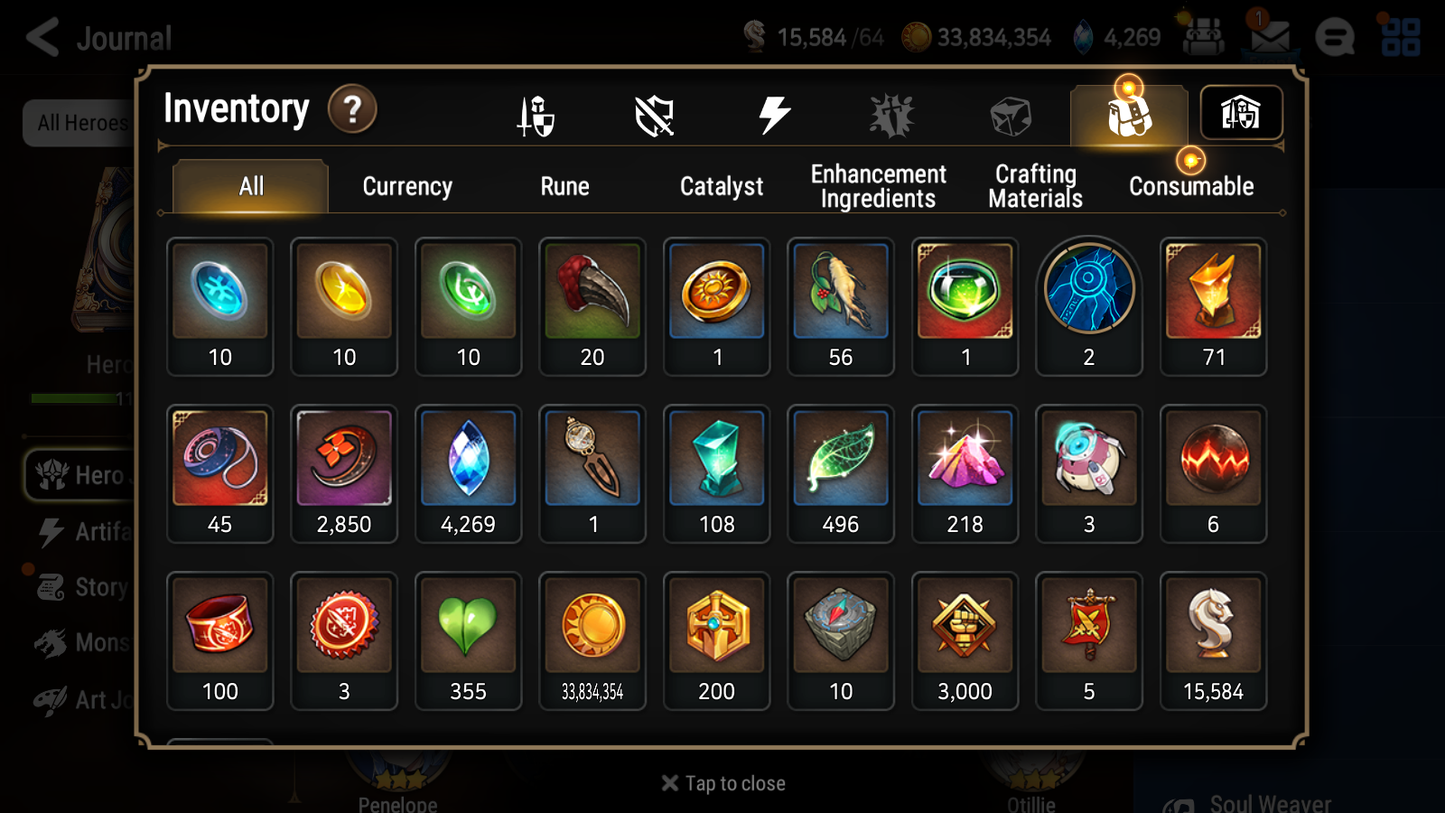1445x813 pixels.
Task: Open the apps grid icon top right
Action: pos(1400,37)
